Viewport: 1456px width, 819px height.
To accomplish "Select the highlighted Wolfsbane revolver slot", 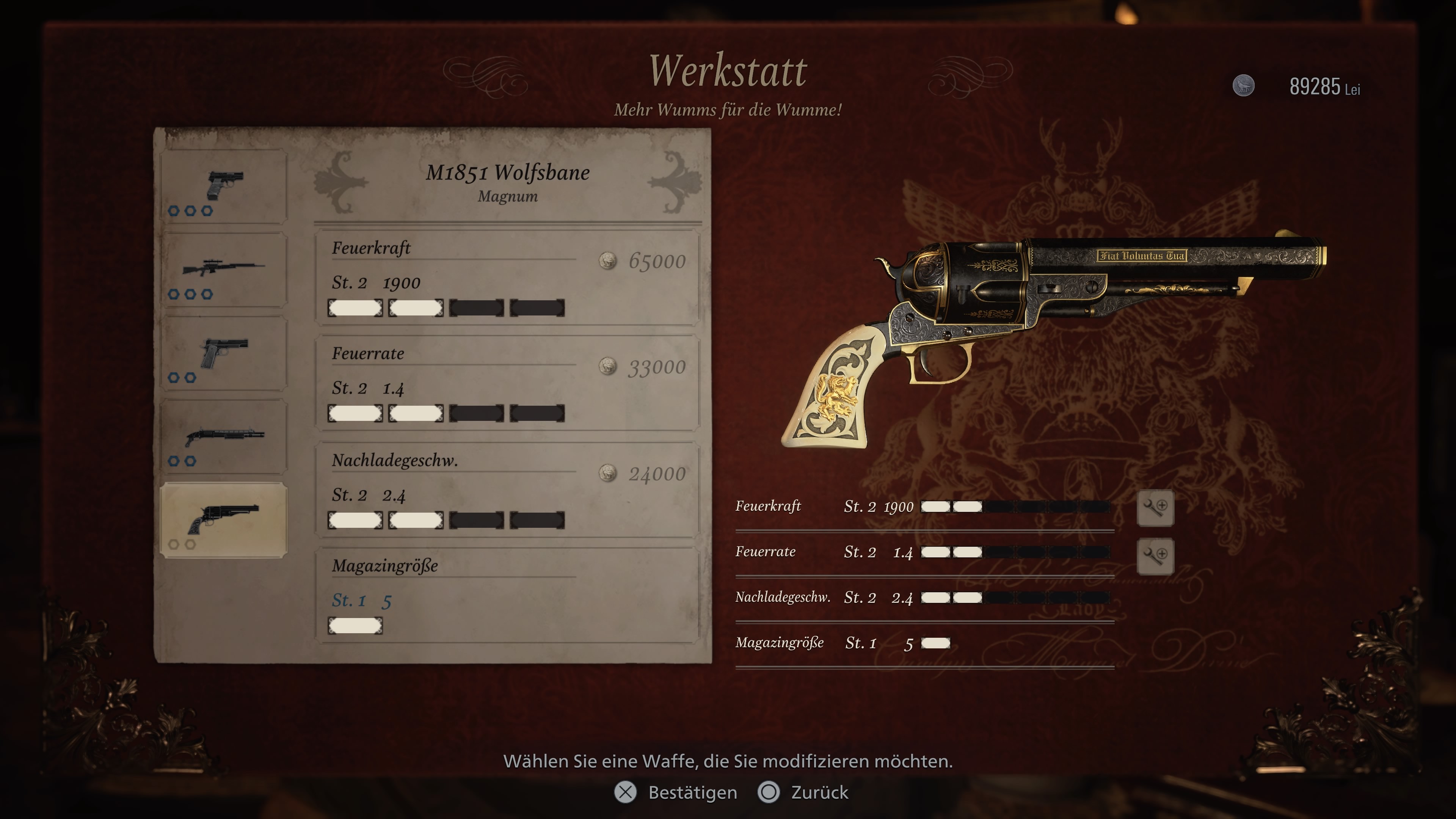I will tap(224, 521).
